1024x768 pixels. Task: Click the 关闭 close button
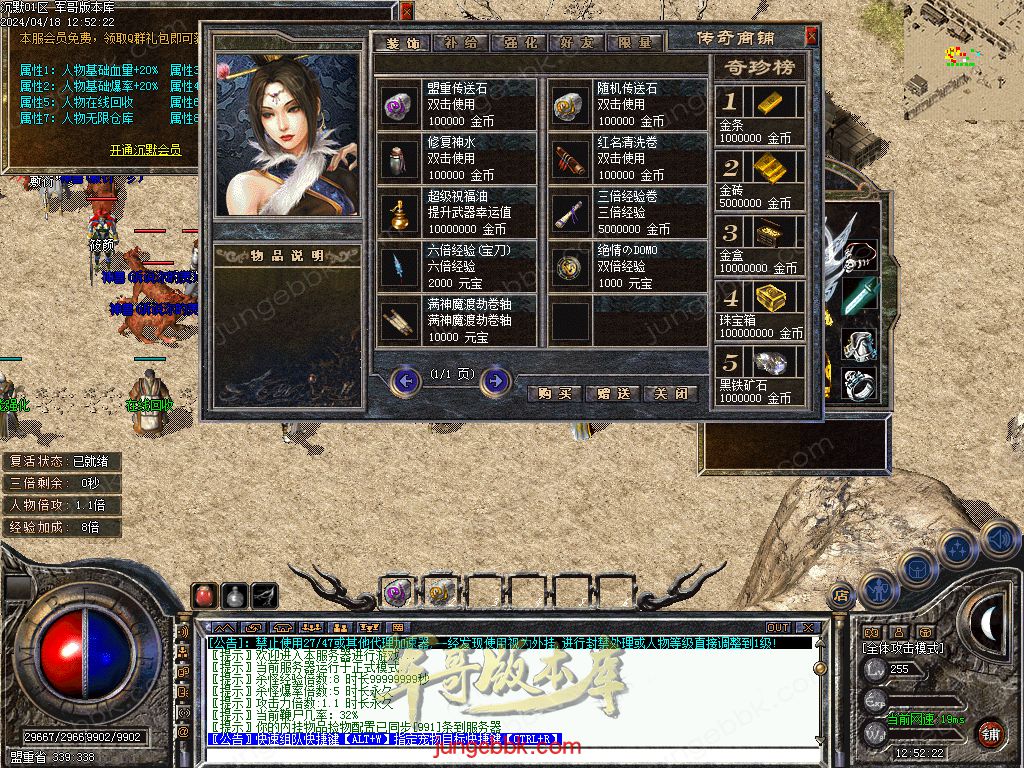[669, 393]
